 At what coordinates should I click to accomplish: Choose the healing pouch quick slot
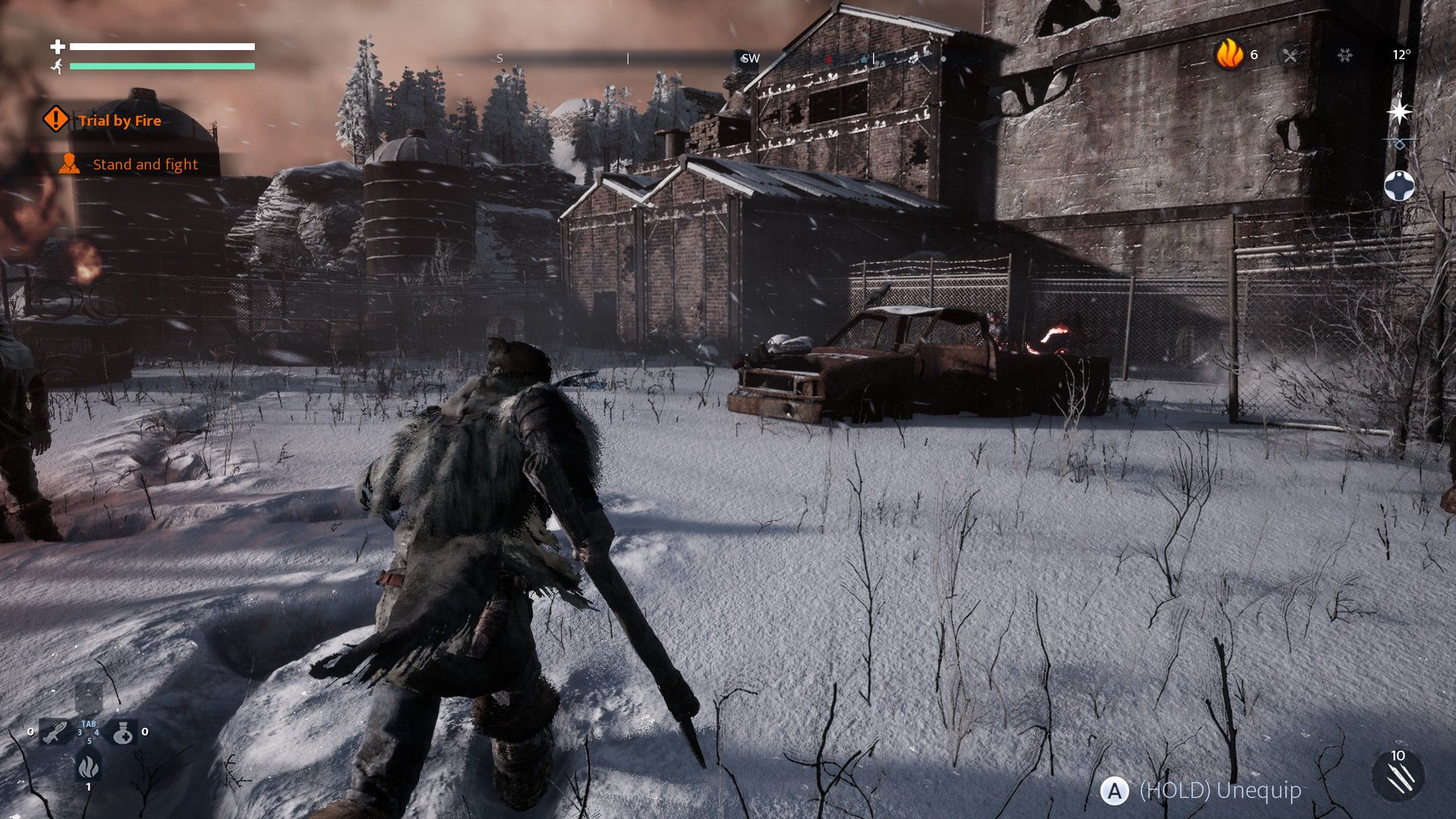coord(124,733)
